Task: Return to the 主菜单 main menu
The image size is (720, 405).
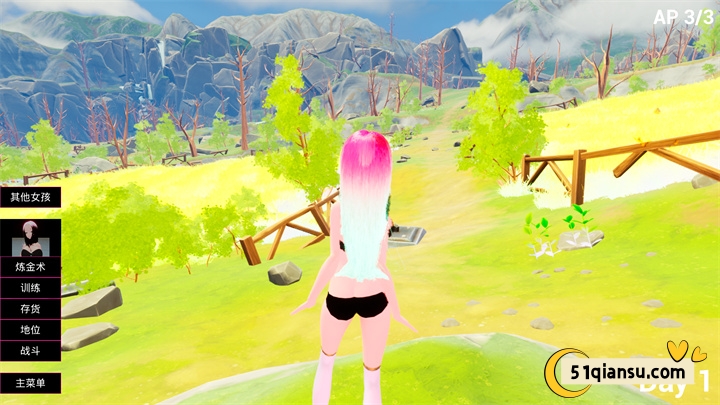Action: pos(30,383)
